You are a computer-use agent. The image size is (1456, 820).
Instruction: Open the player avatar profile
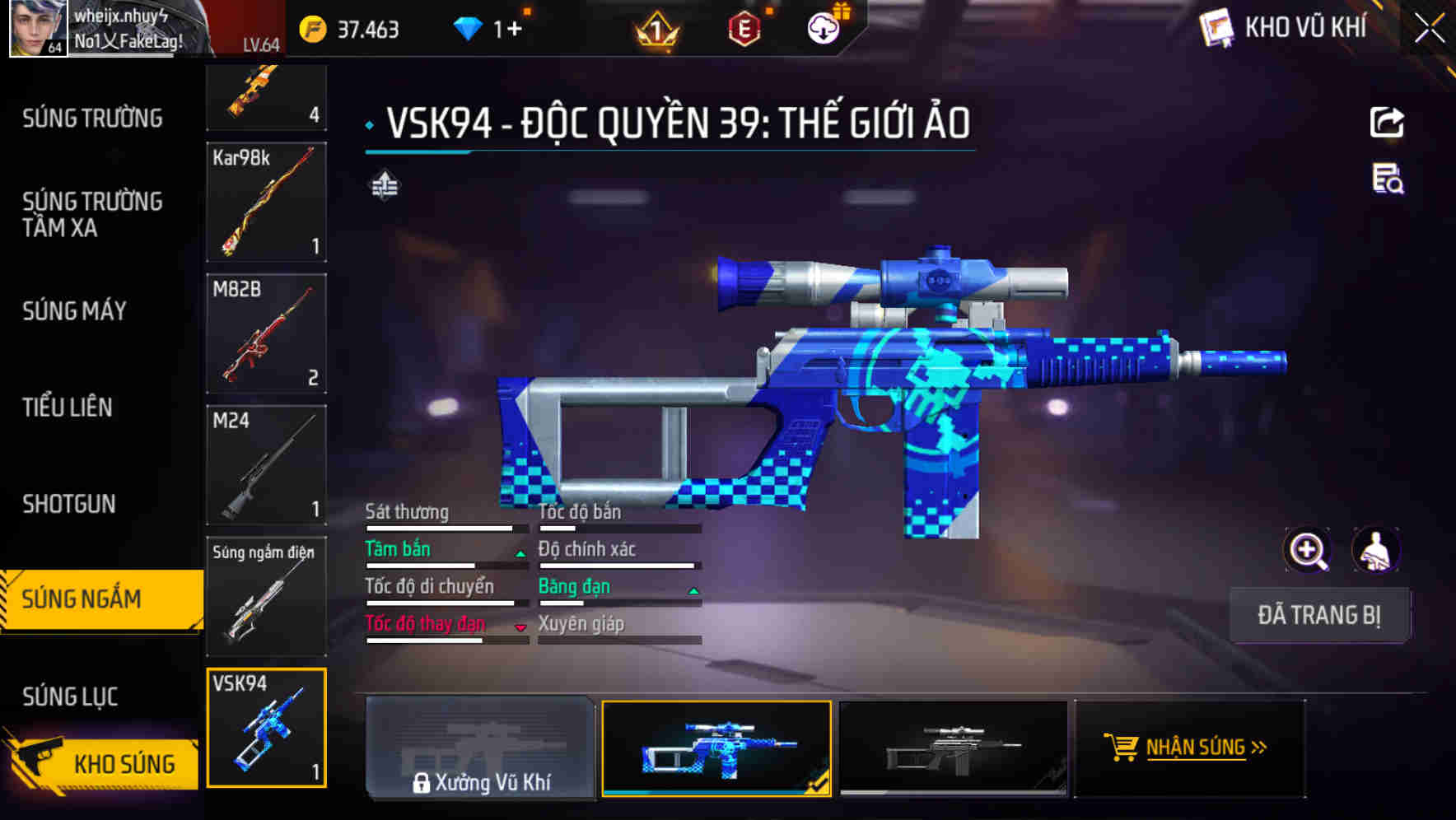(x=37, y=27)
